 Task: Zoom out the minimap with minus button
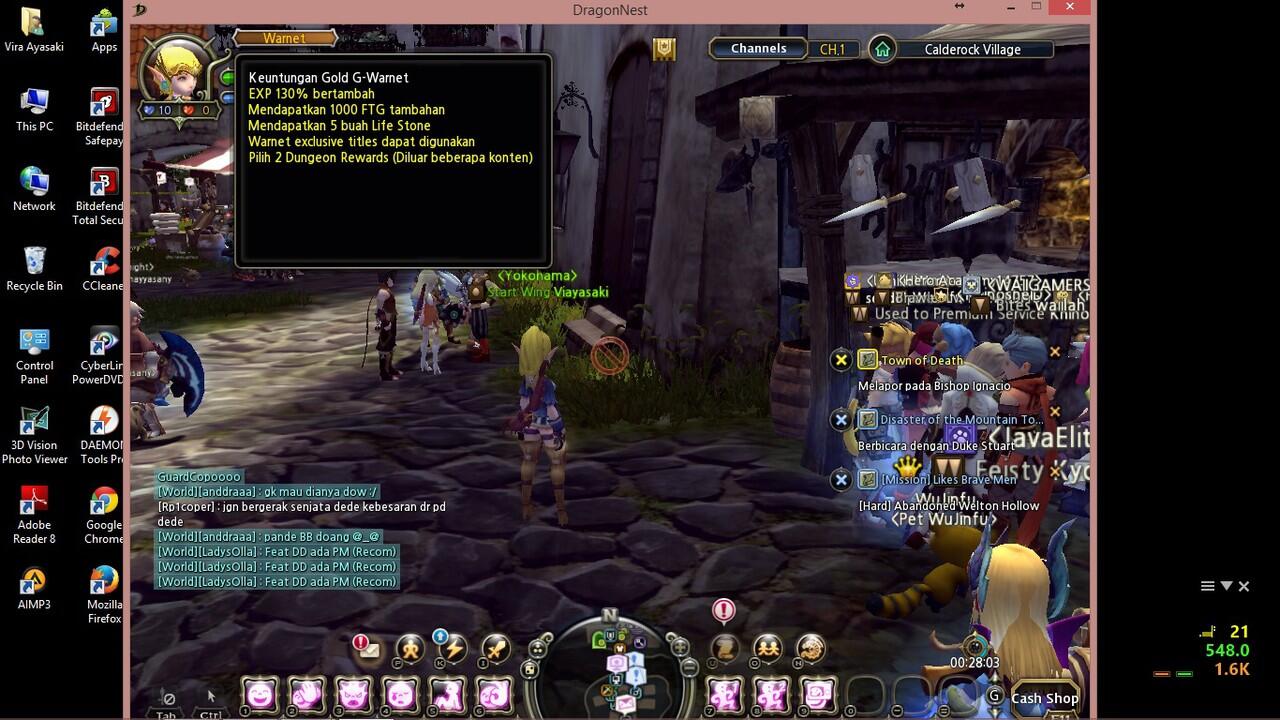pos(689,667)
